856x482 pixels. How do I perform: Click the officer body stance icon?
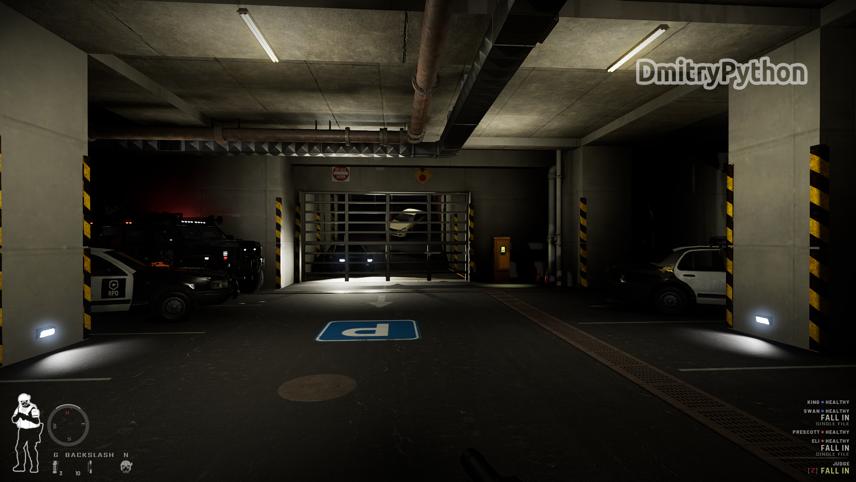25,432
